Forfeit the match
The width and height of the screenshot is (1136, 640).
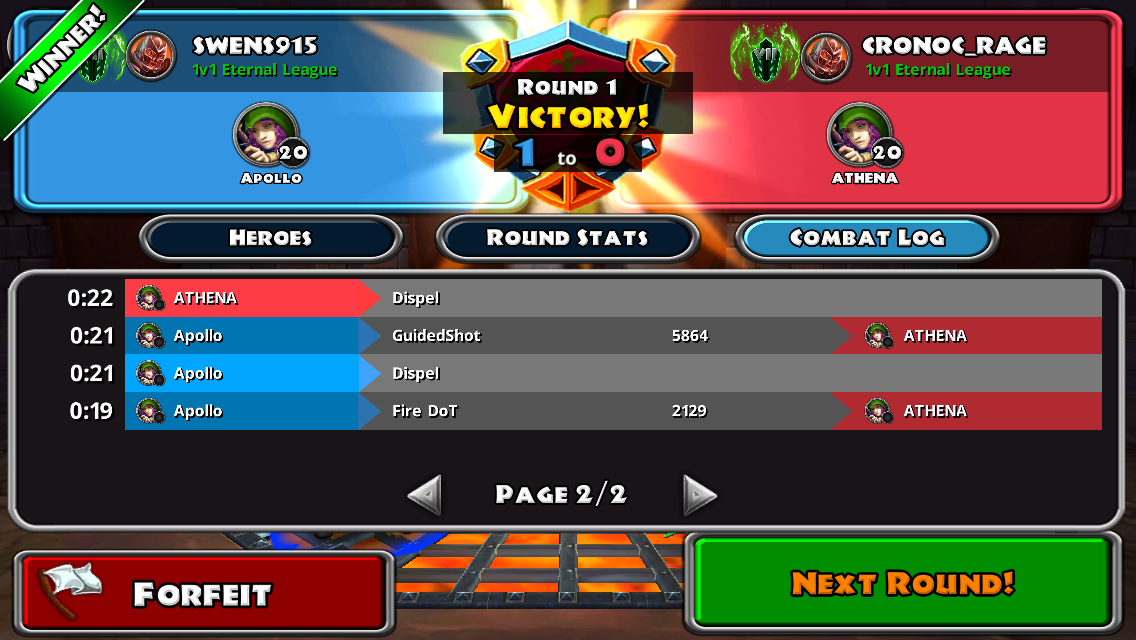click(203, 592)
